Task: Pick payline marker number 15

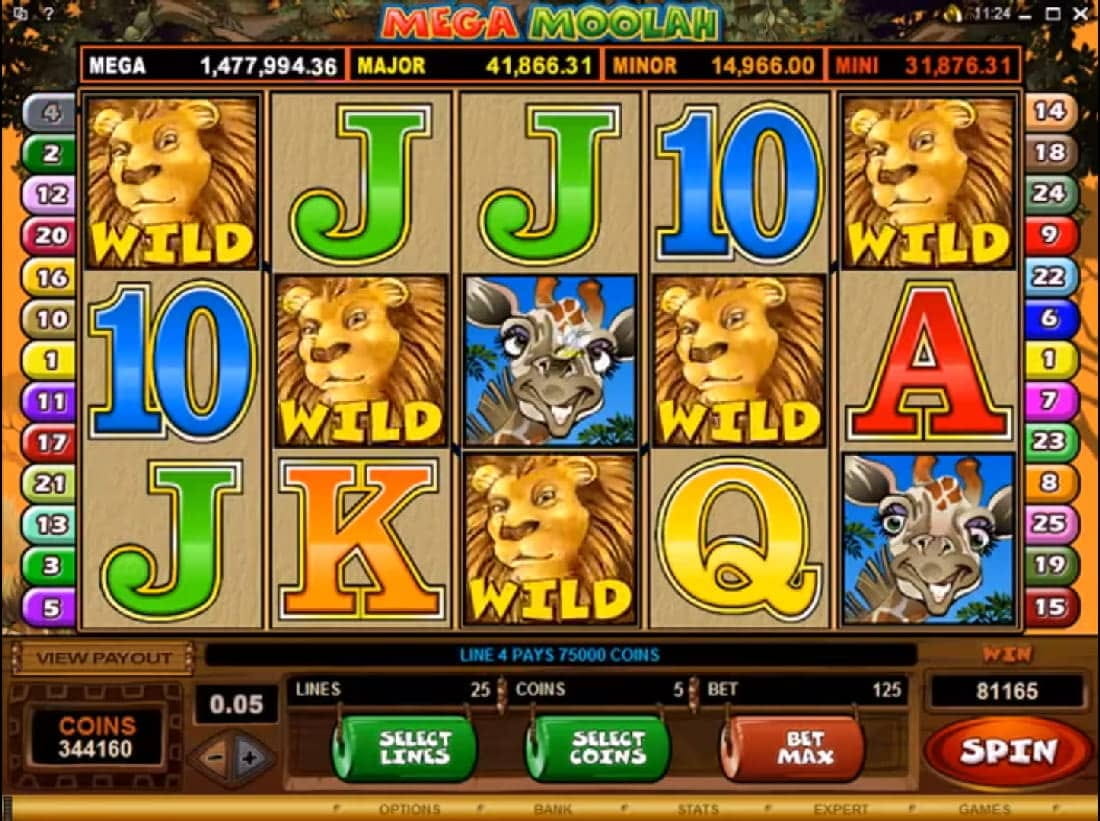Action: [1050, 607]
